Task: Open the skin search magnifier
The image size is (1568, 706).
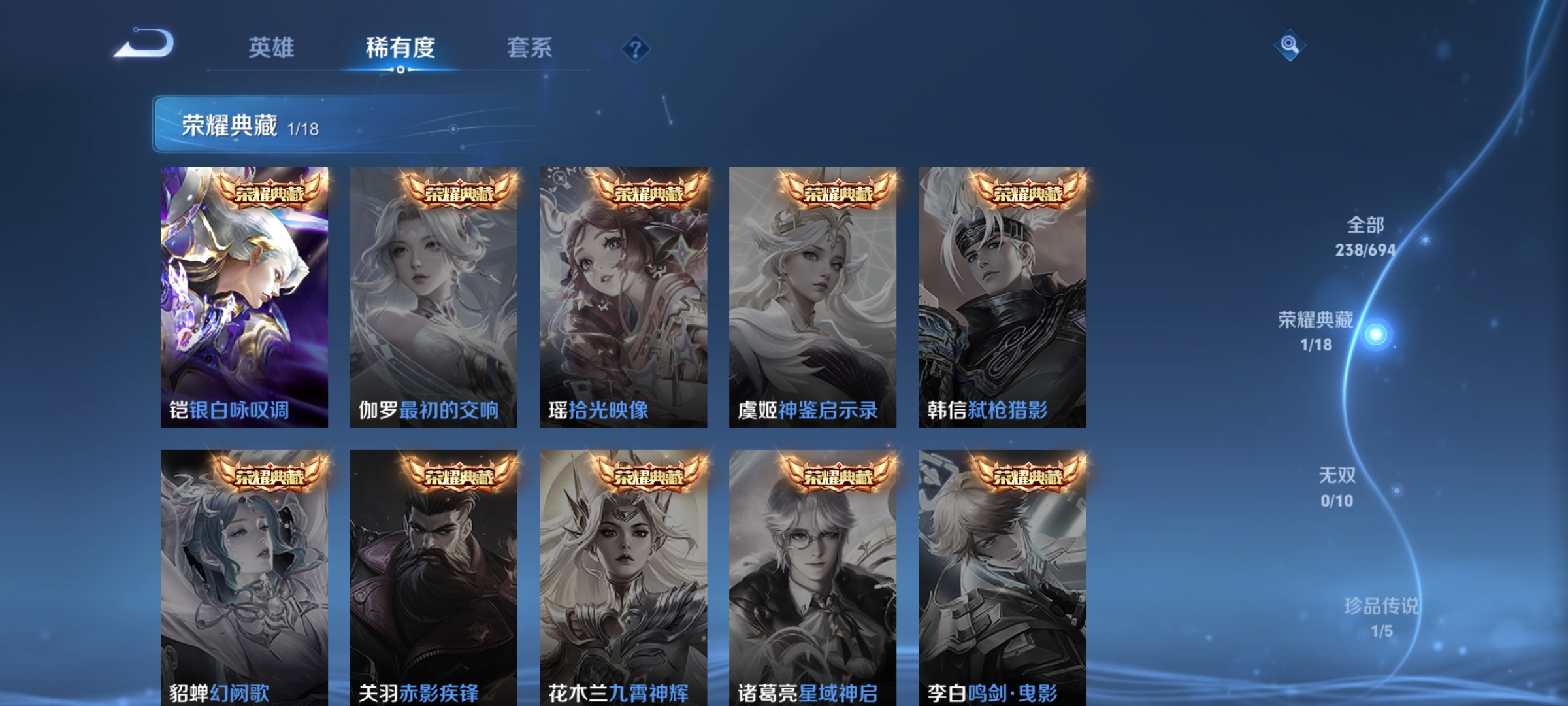Action: click(x=1290, y=45)
